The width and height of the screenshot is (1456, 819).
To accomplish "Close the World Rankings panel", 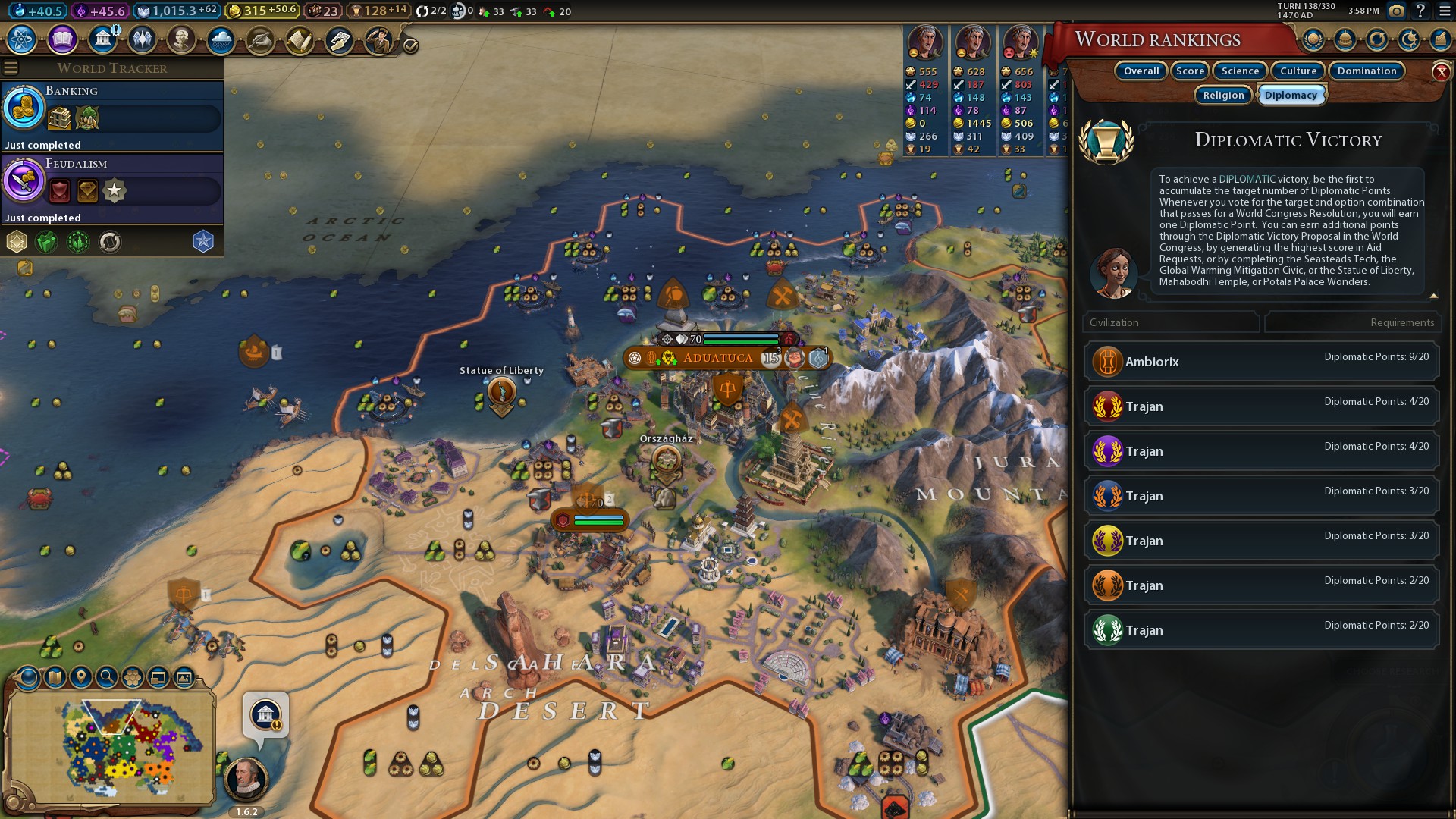I will click(1441, 72).
